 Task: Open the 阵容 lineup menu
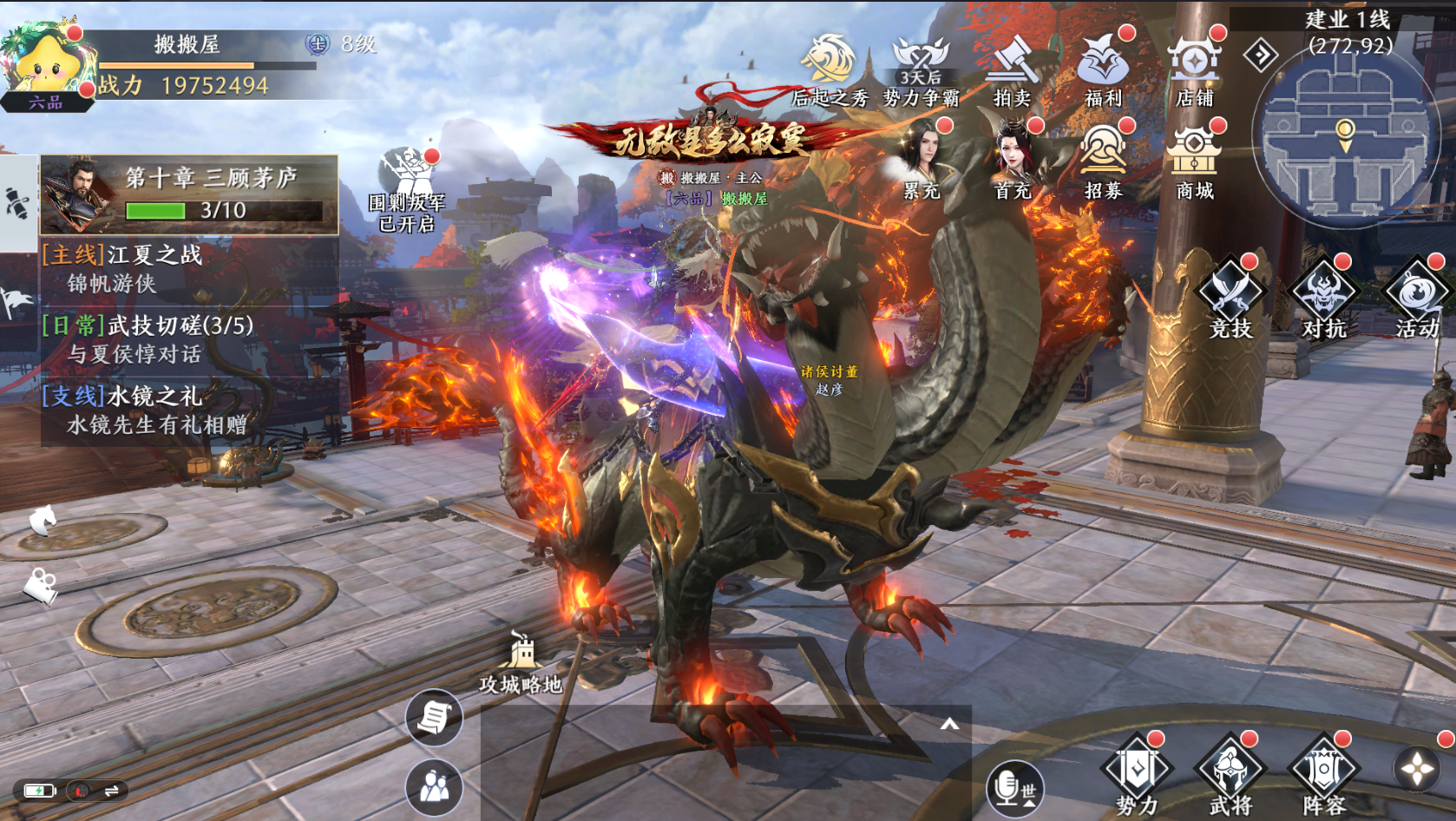tap(1323, 774)
